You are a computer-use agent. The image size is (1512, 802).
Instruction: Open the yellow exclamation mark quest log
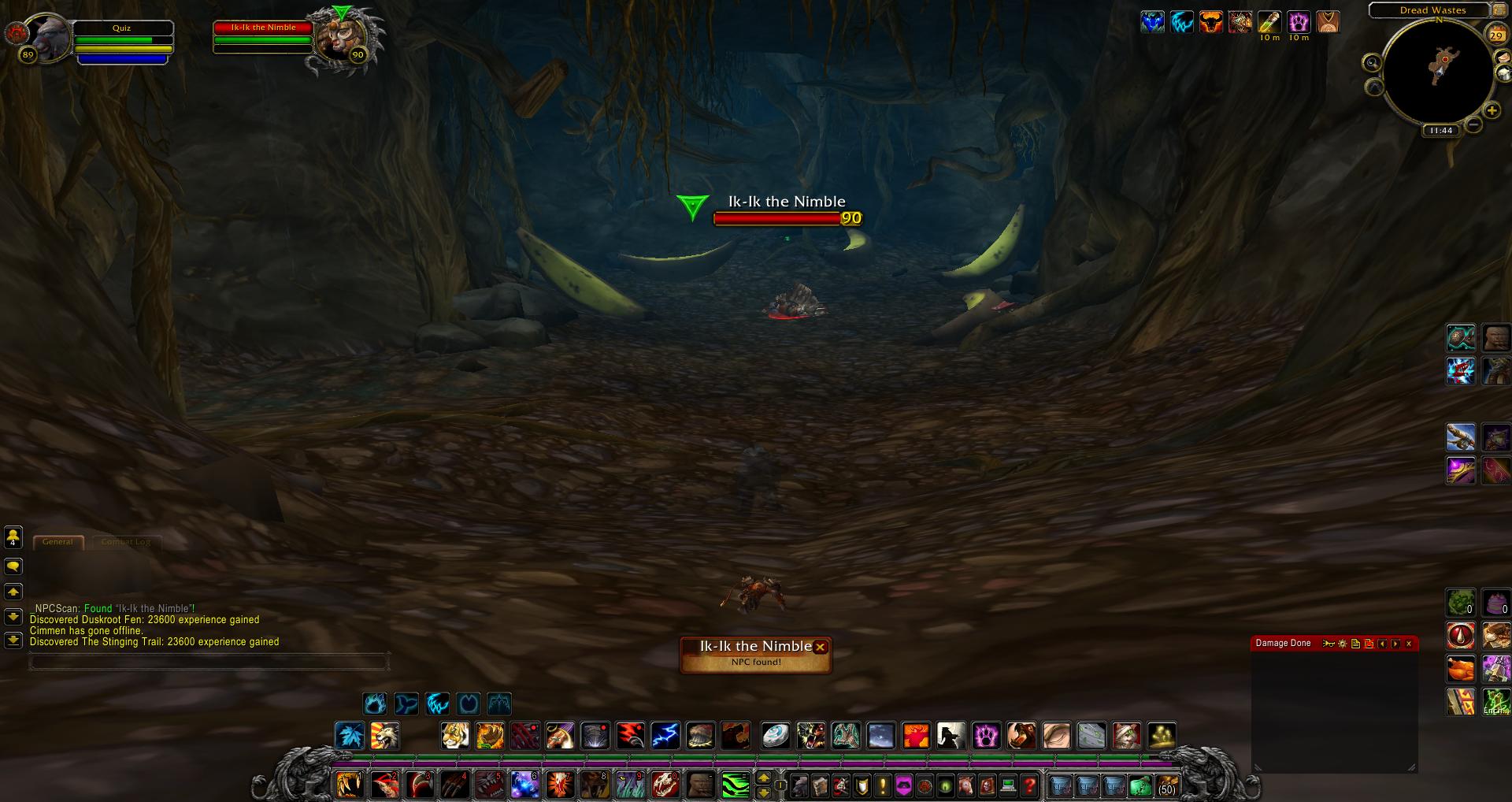point(883,785)
